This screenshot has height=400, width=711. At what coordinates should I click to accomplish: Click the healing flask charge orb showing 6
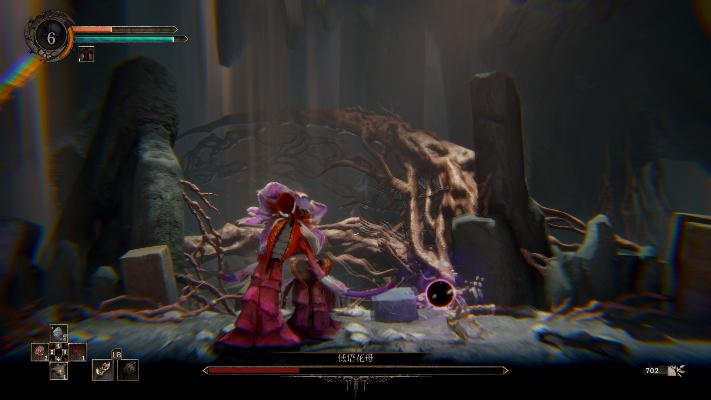click(x=49, y=36)
